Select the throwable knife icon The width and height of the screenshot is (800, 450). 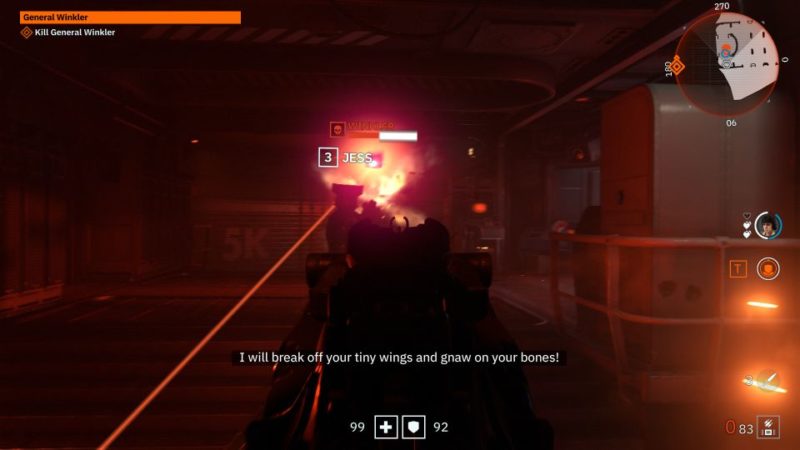[x=766, y=380]
